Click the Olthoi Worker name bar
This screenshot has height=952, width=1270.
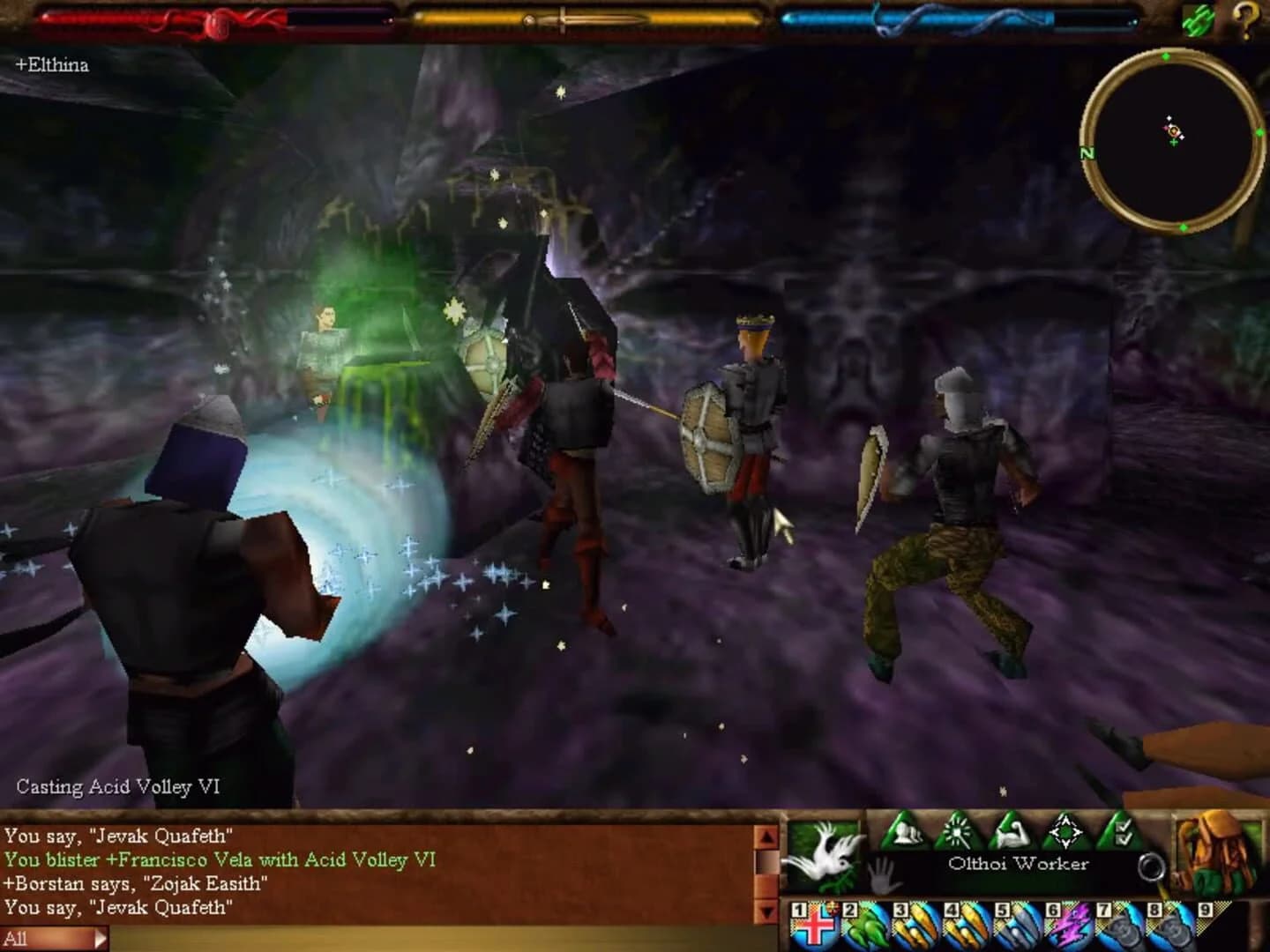(1018, 863)
